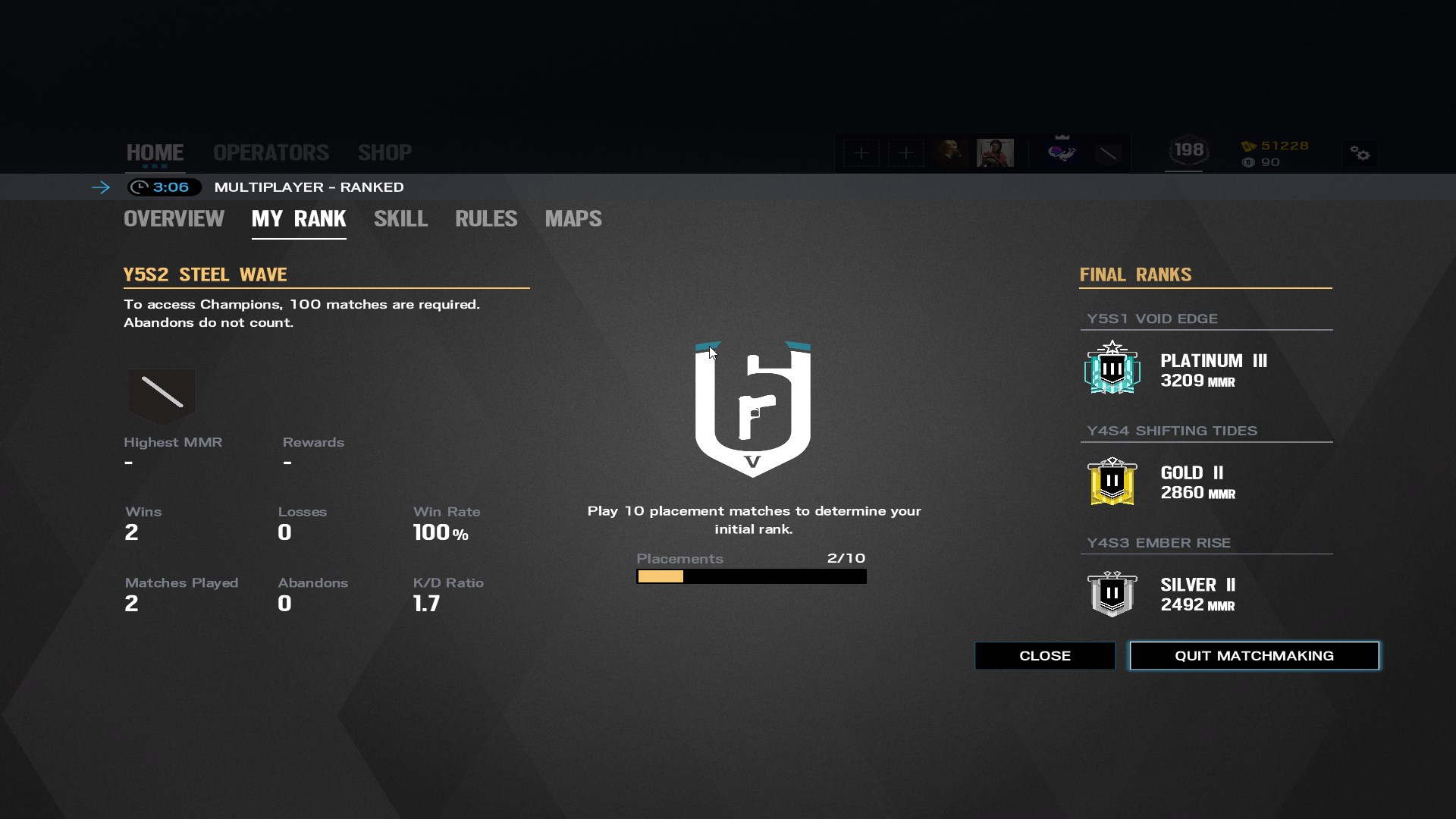Select the squad member with red outfit portrait
This screenshot has width=1456, height=819.
click(x=995, y=152)
